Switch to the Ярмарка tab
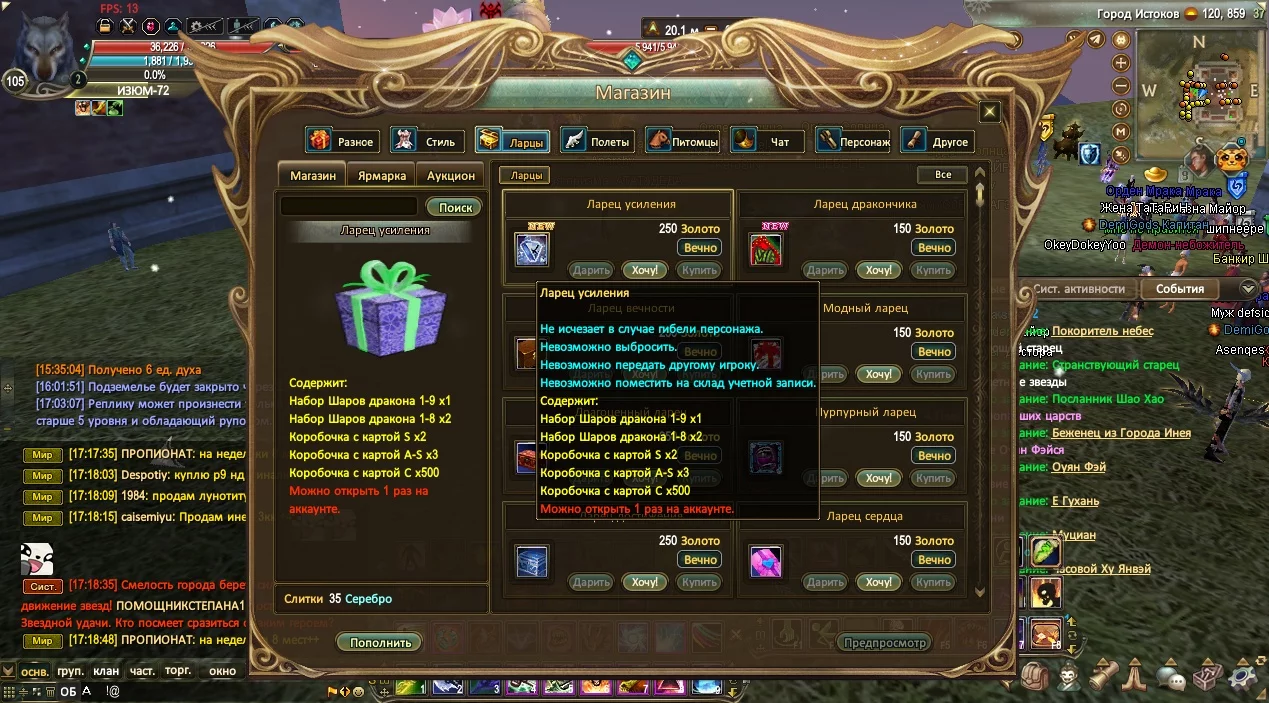Image resolution: width=1269 pixels, height=703 pixels. coord(381,175)
